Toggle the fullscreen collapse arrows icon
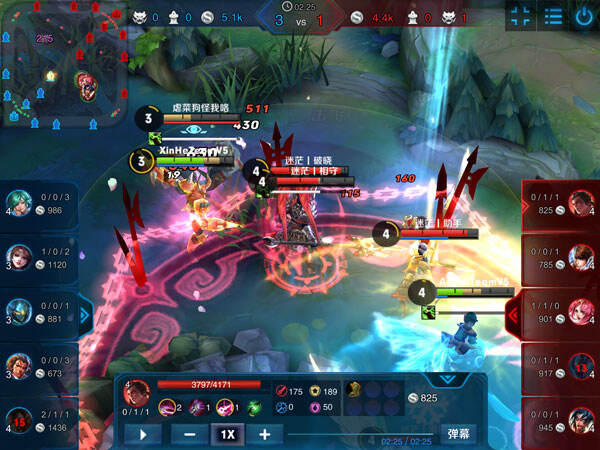This screenshot has width=600, height=450. point(520,15)
